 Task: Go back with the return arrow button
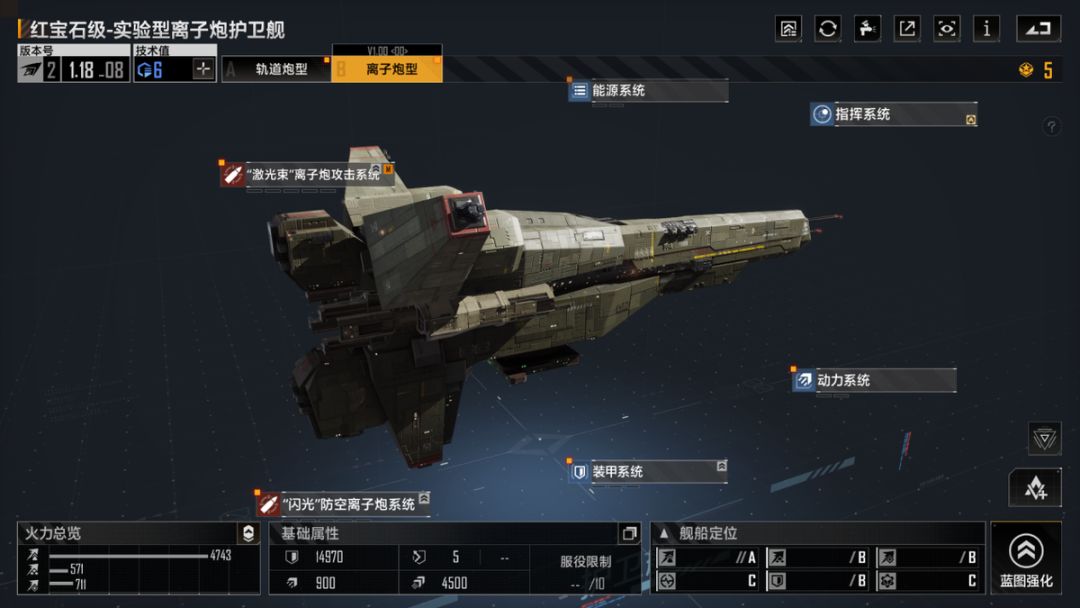coord(1038,29)
